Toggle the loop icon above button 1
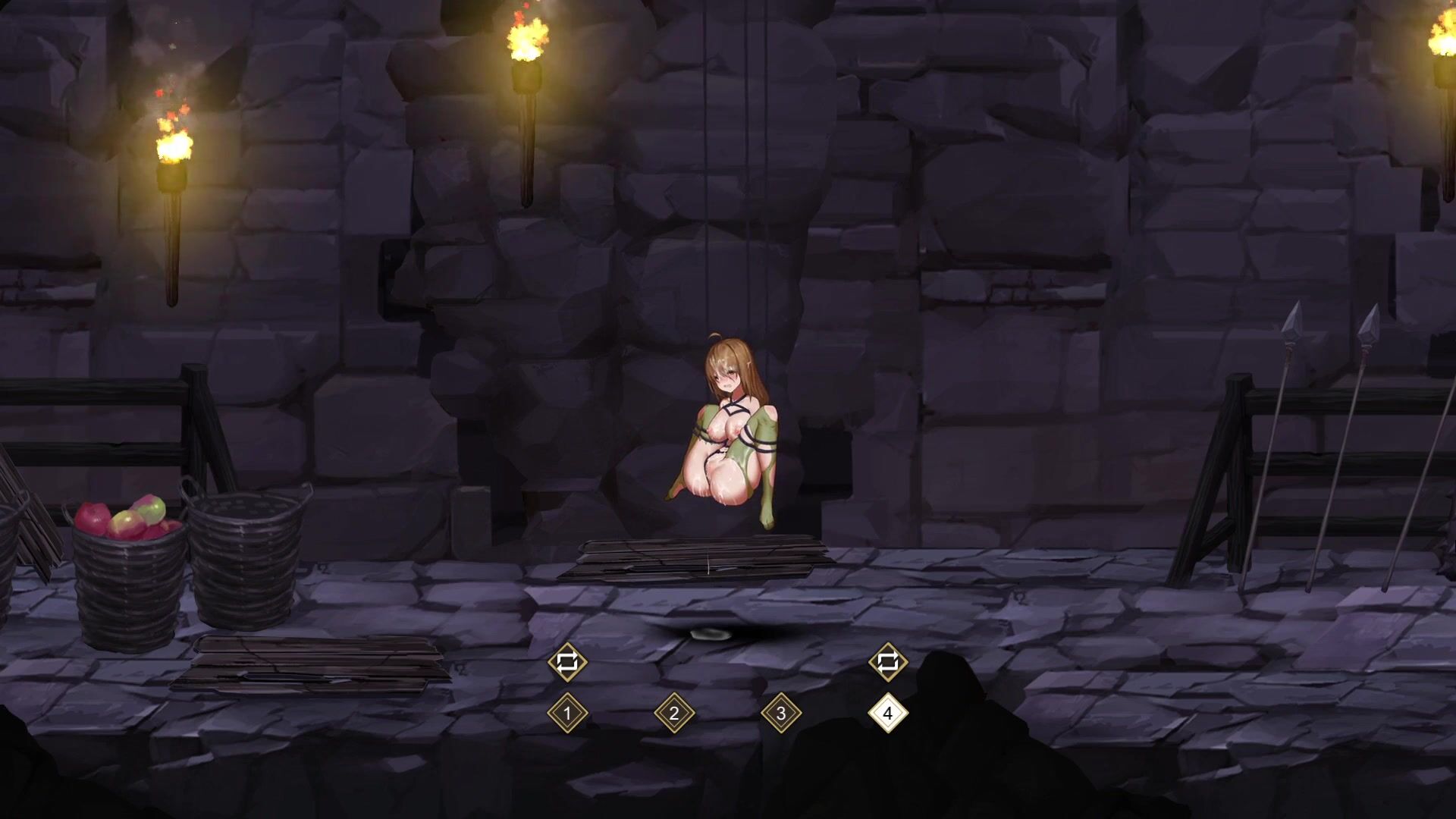 (567, 662)
